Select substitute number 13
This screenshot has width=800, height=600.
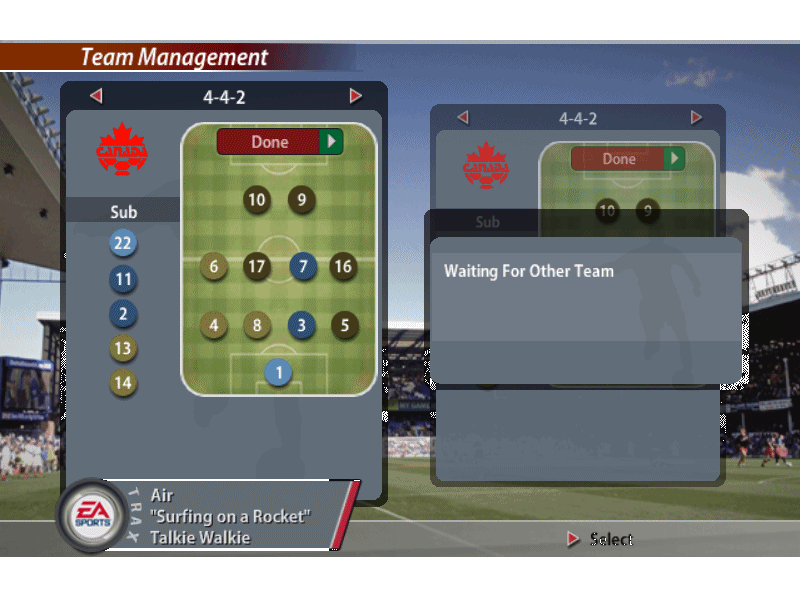[123, 349]
